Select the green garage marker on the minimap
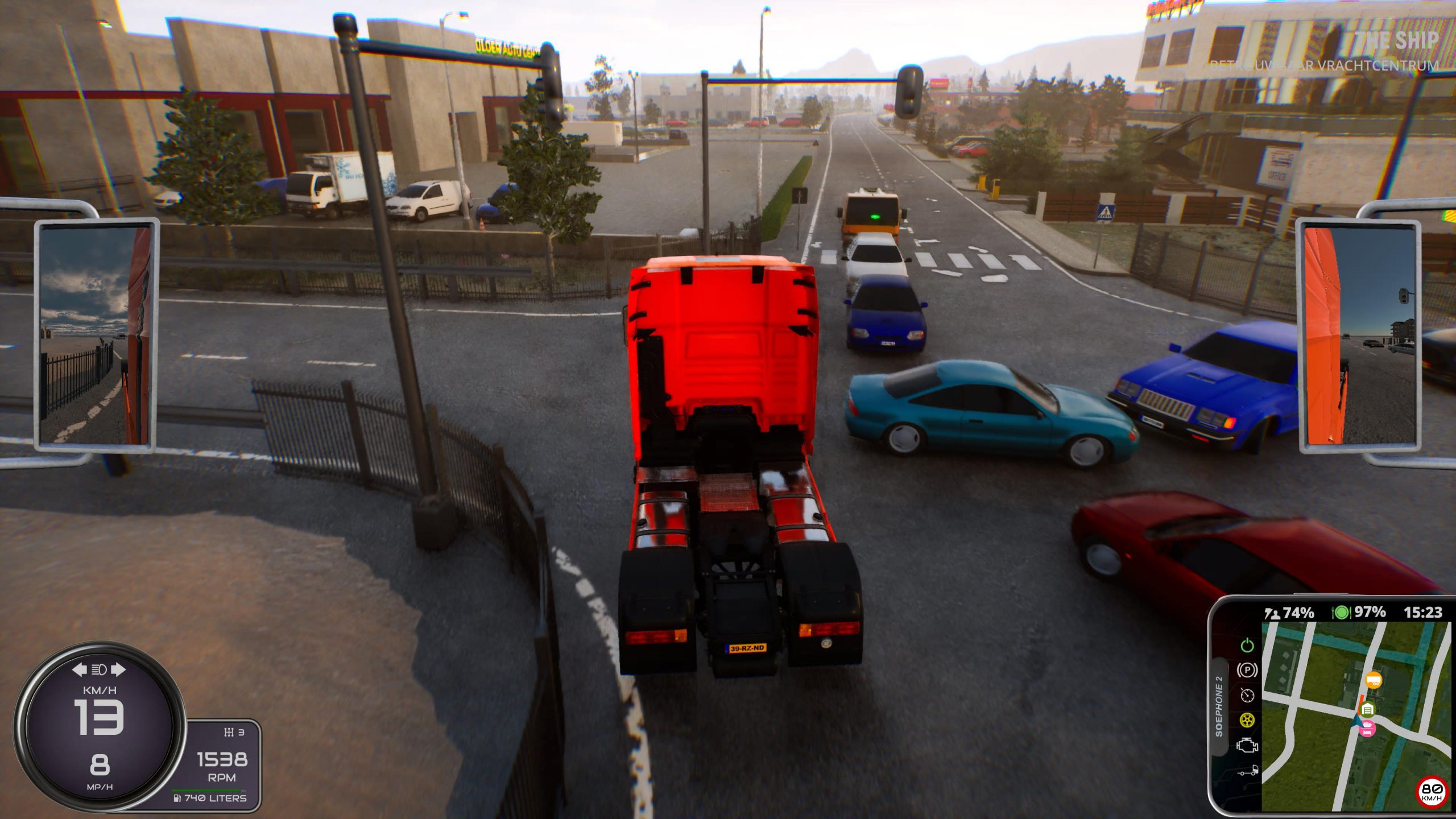The width and height of the screenshot is (1456, 819). [1367, 709]
